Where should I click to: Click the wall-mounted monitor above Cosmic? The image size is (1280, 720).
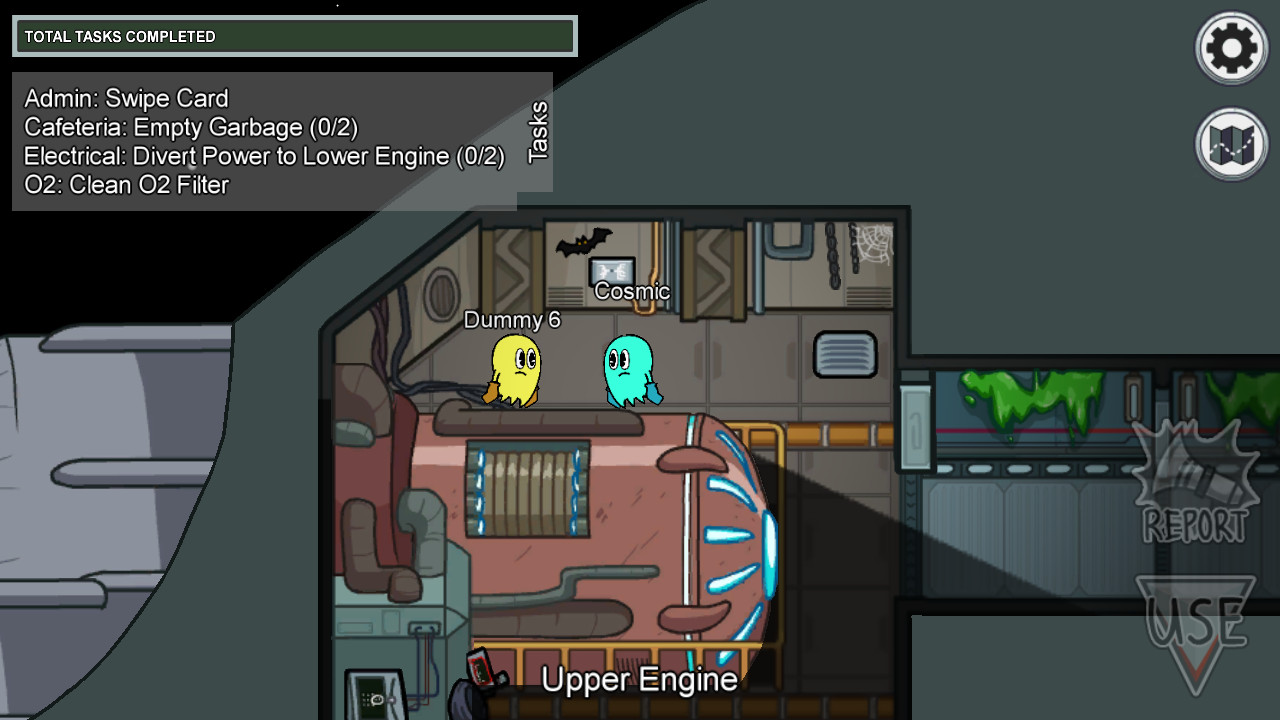point(613,272)
